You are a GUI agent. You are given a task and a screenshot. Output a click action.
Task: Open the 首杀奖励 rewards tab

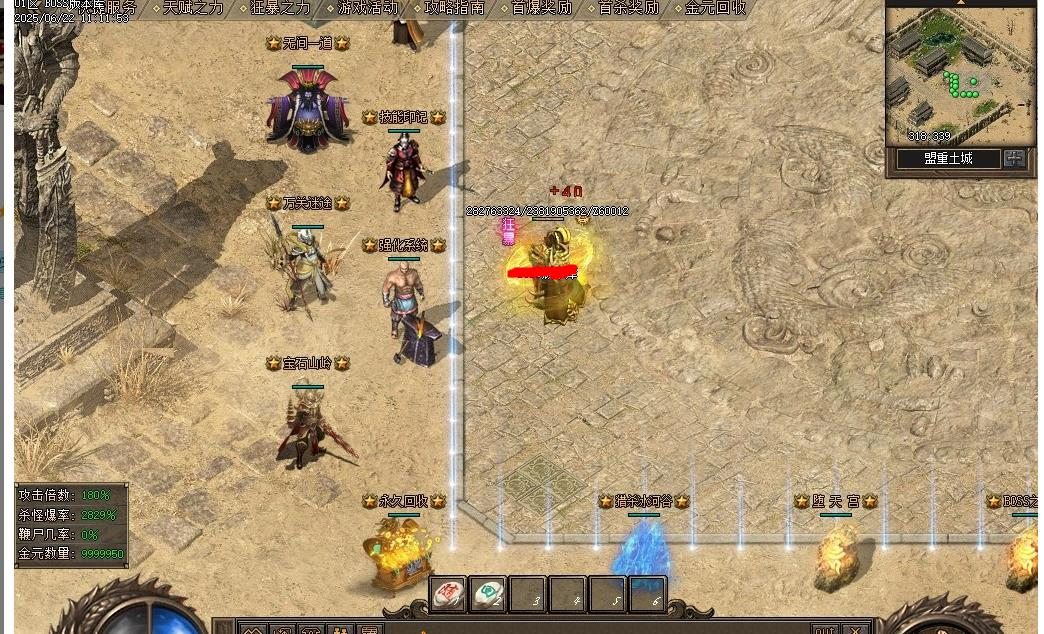[x=628, y=8]
